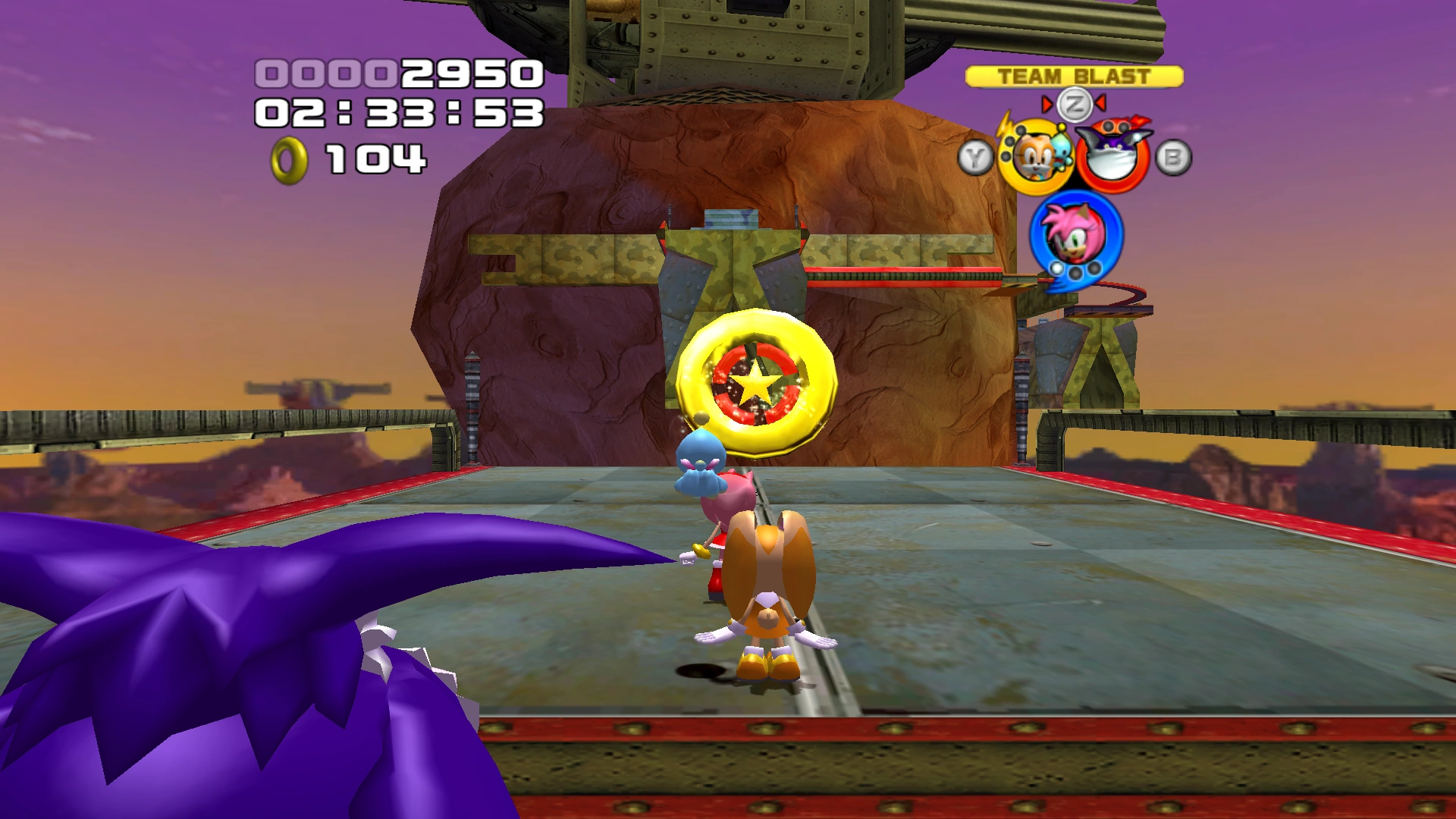1456x819 pixels.
Task: Click Amy's speed formation portrait
Action: 1075,234
